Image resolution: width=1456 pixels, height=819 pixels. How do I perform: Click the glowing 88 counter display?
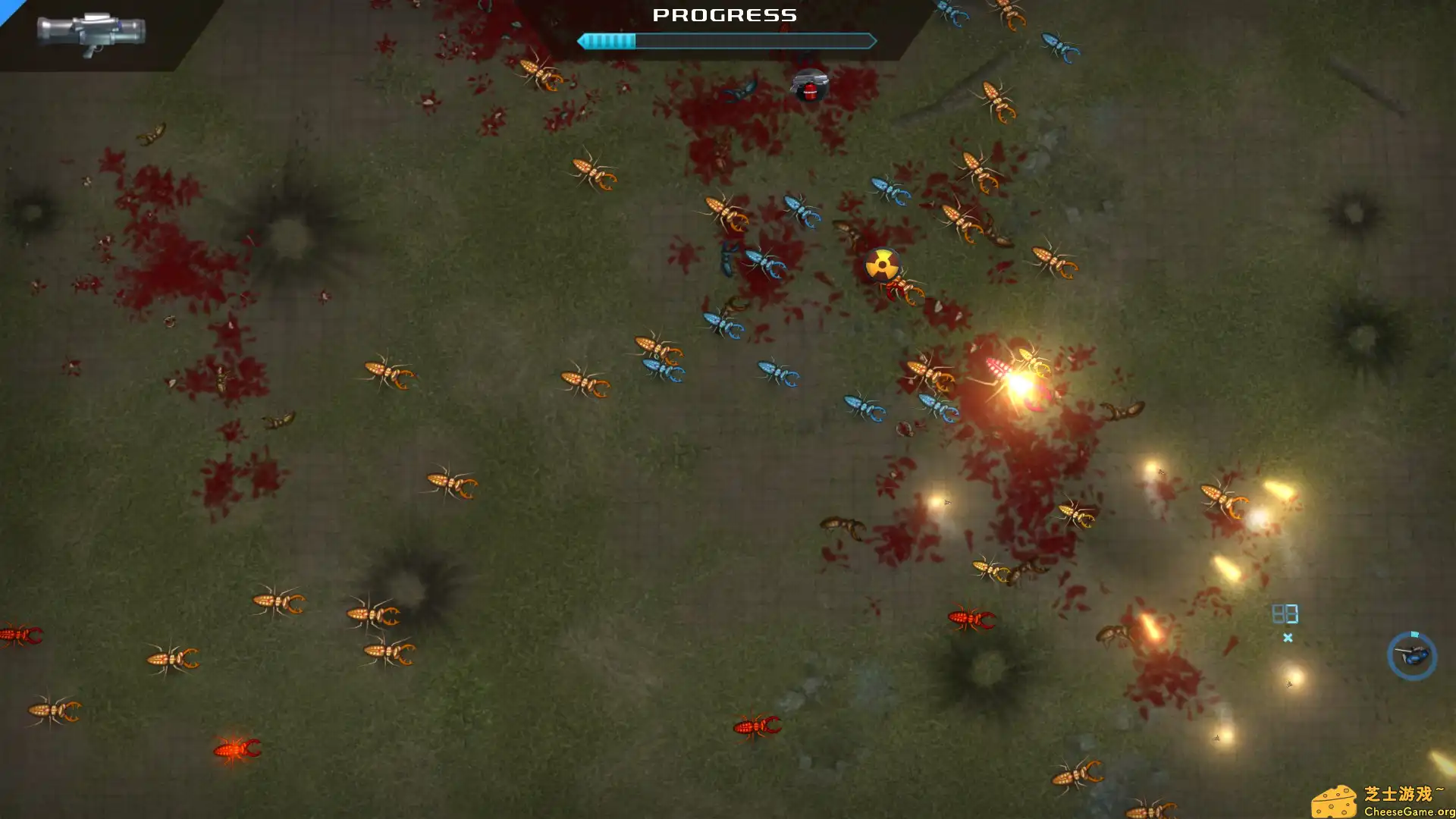[x=1285, y=613]
